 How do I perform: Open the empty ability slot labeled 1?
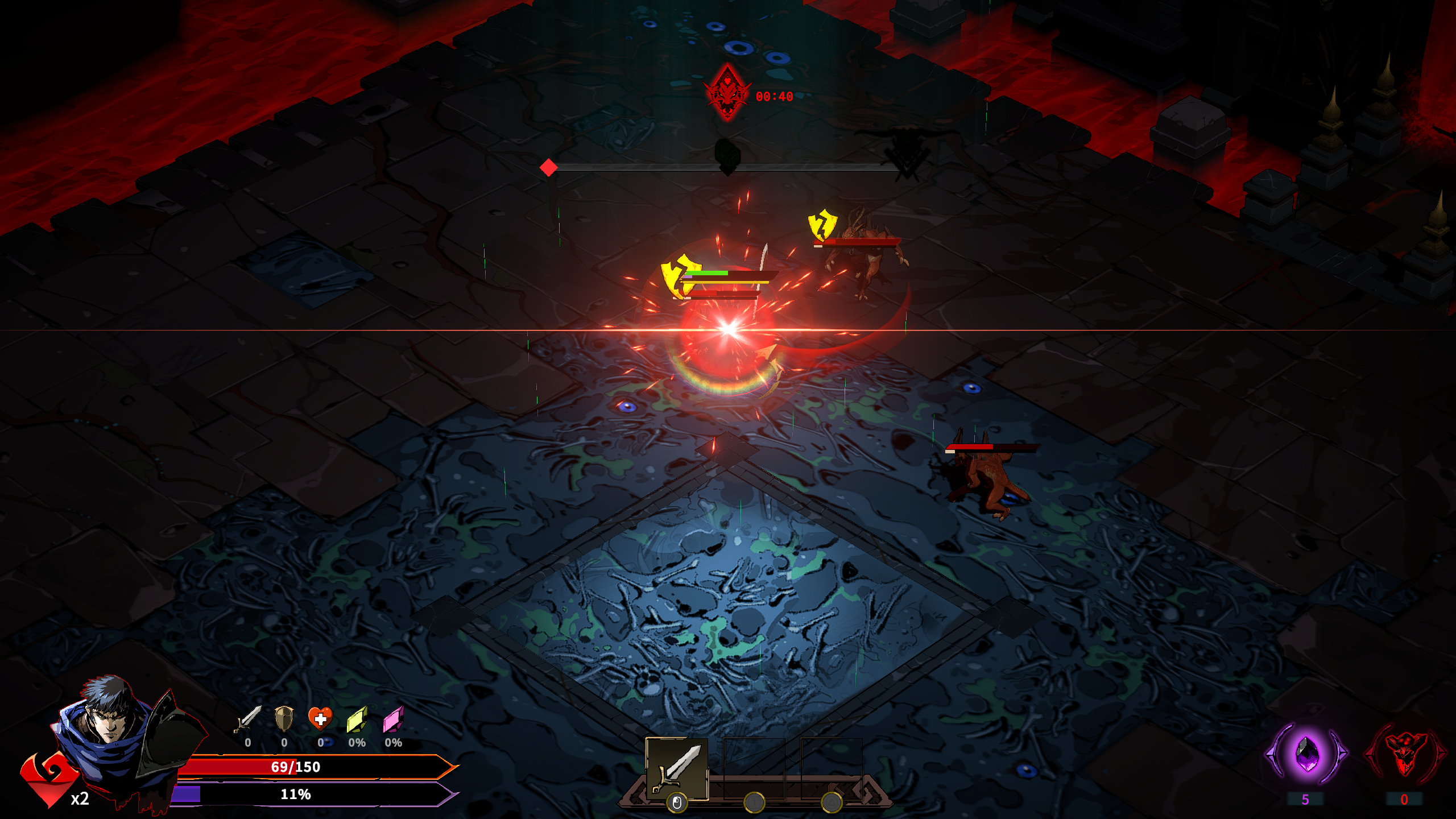[754, 768]
